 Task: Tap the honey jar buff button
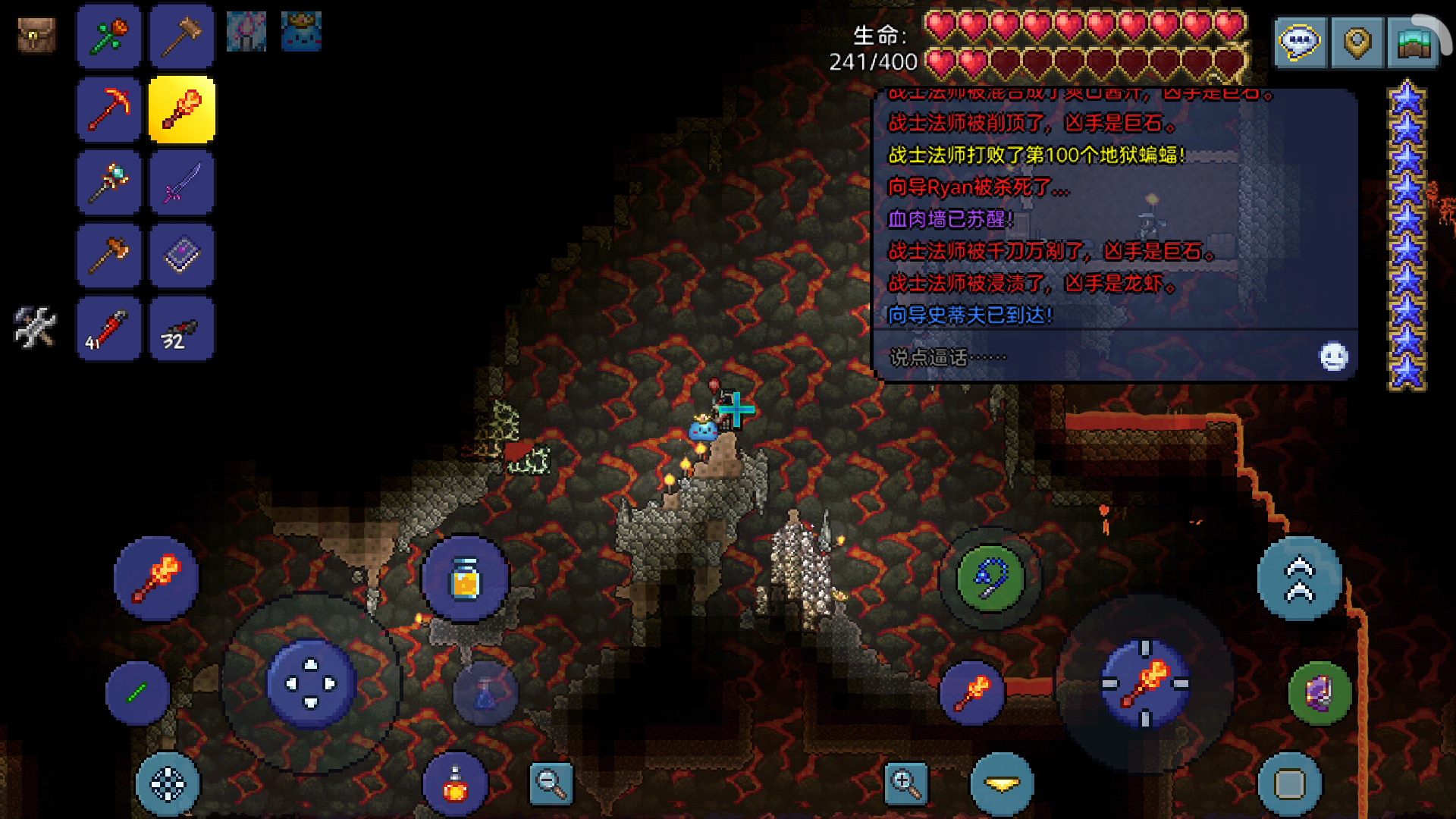465,580
